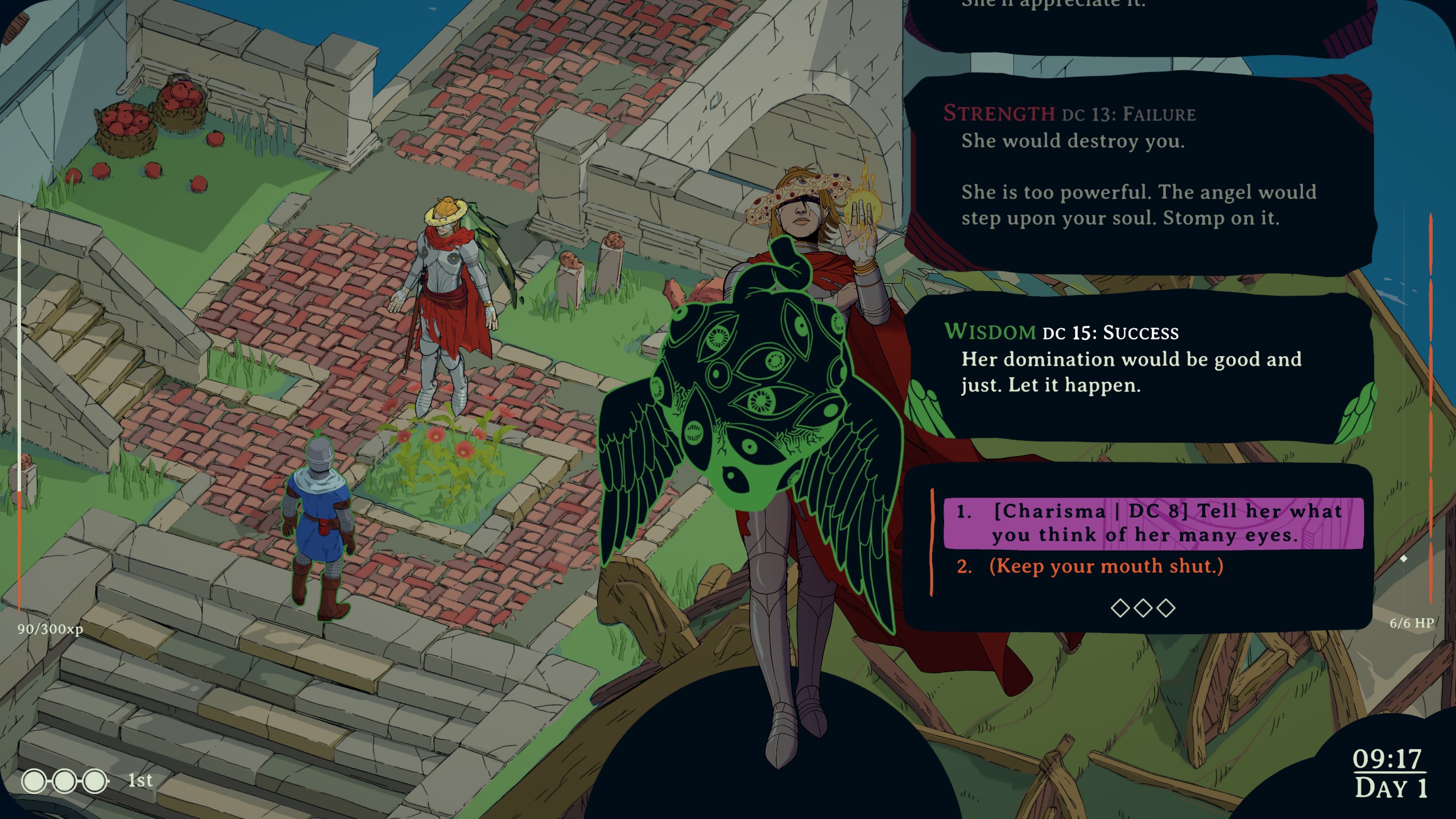Click the left spectacle lens in the spell tracker
The width and height of the screenshot is (1456, 819).
(35, 780)
